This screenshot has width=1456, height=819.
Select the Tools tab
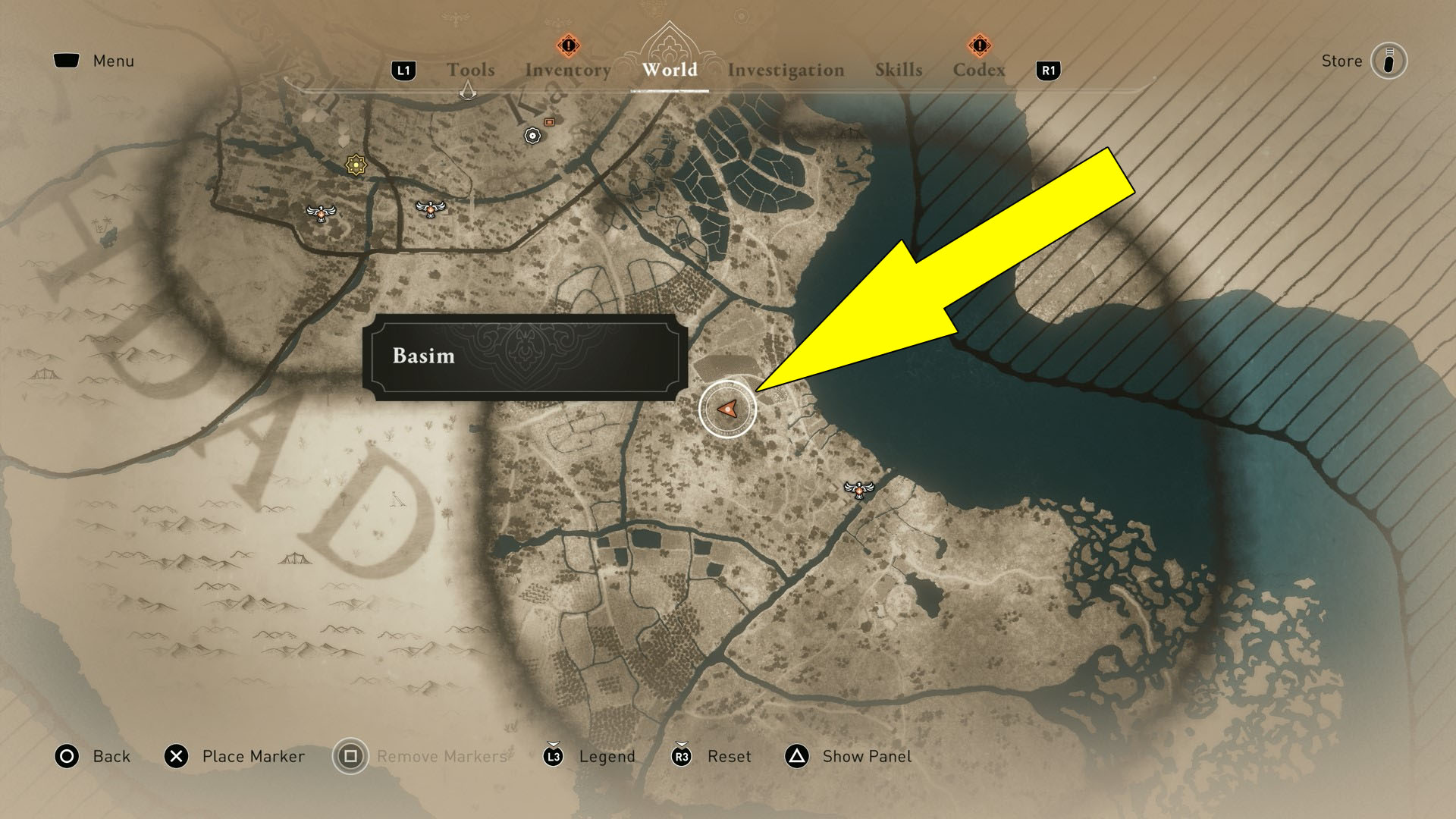471,70
